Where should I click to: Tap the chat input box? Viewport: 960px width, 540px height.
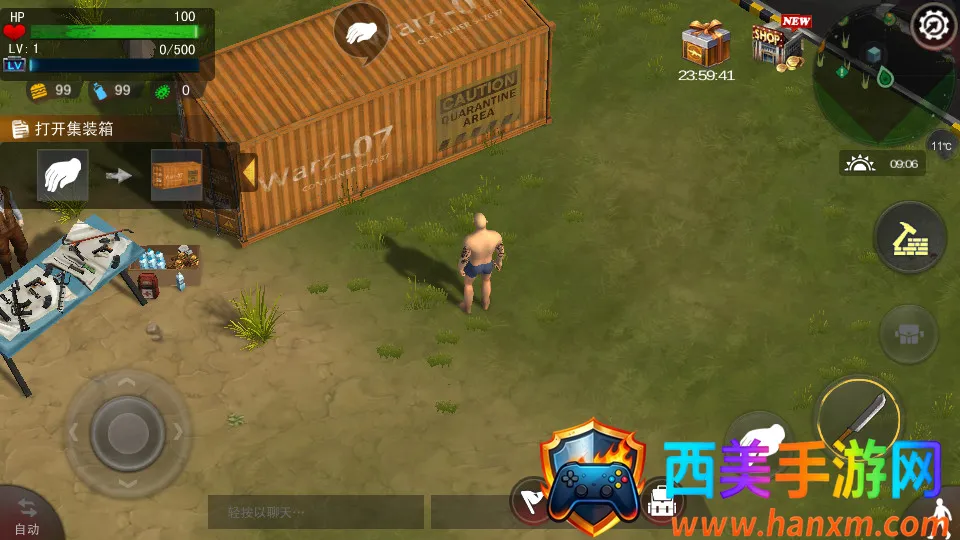click(x=316, y=512)
